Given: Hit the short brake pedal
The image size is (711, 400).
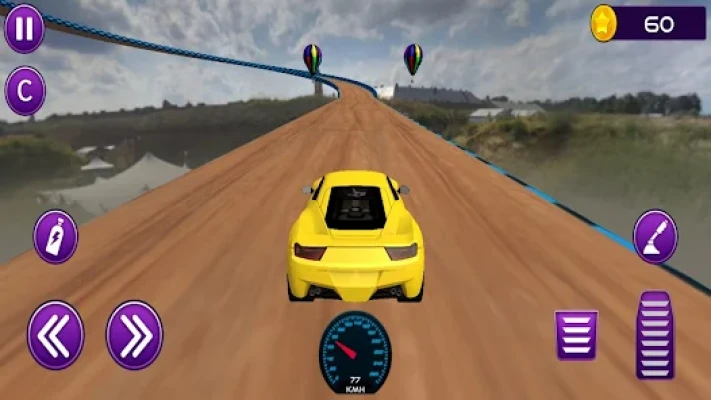Looking at the screenshot, I should (x=576, y=335).
